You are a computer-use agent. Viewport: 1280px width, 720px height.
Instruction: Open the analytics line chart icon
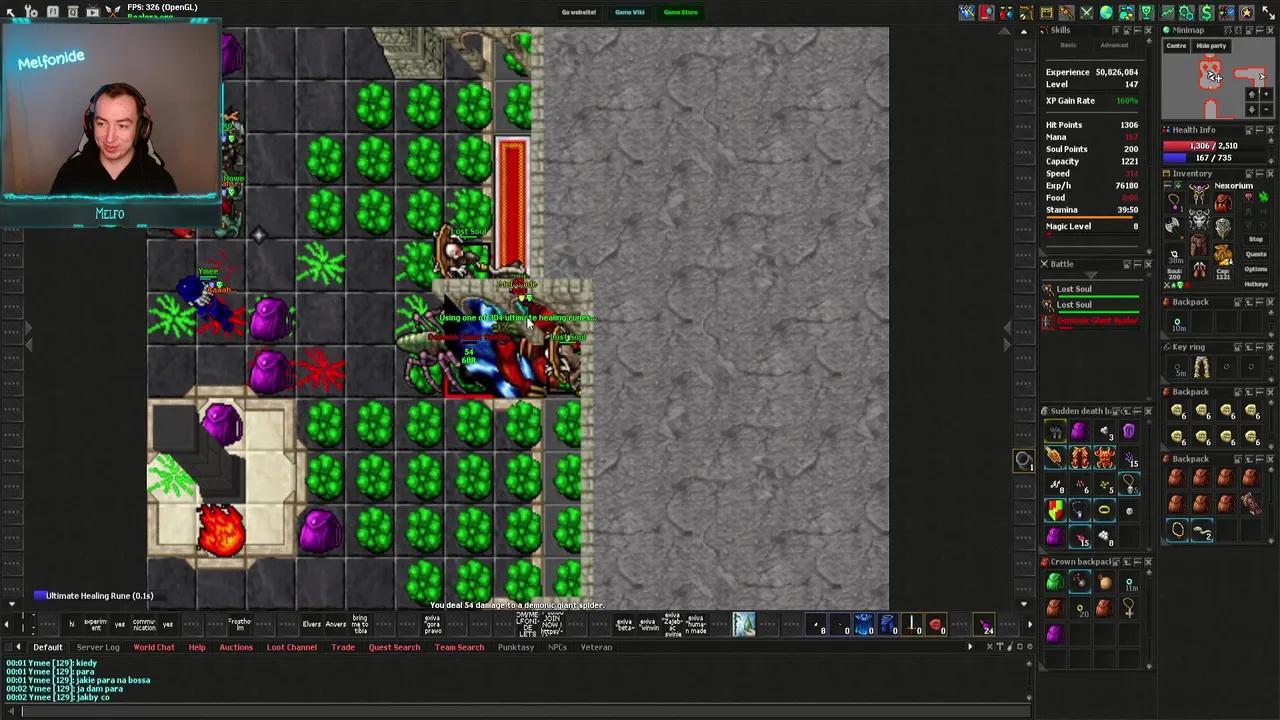pyautogui.click(x=1166, y=12)
